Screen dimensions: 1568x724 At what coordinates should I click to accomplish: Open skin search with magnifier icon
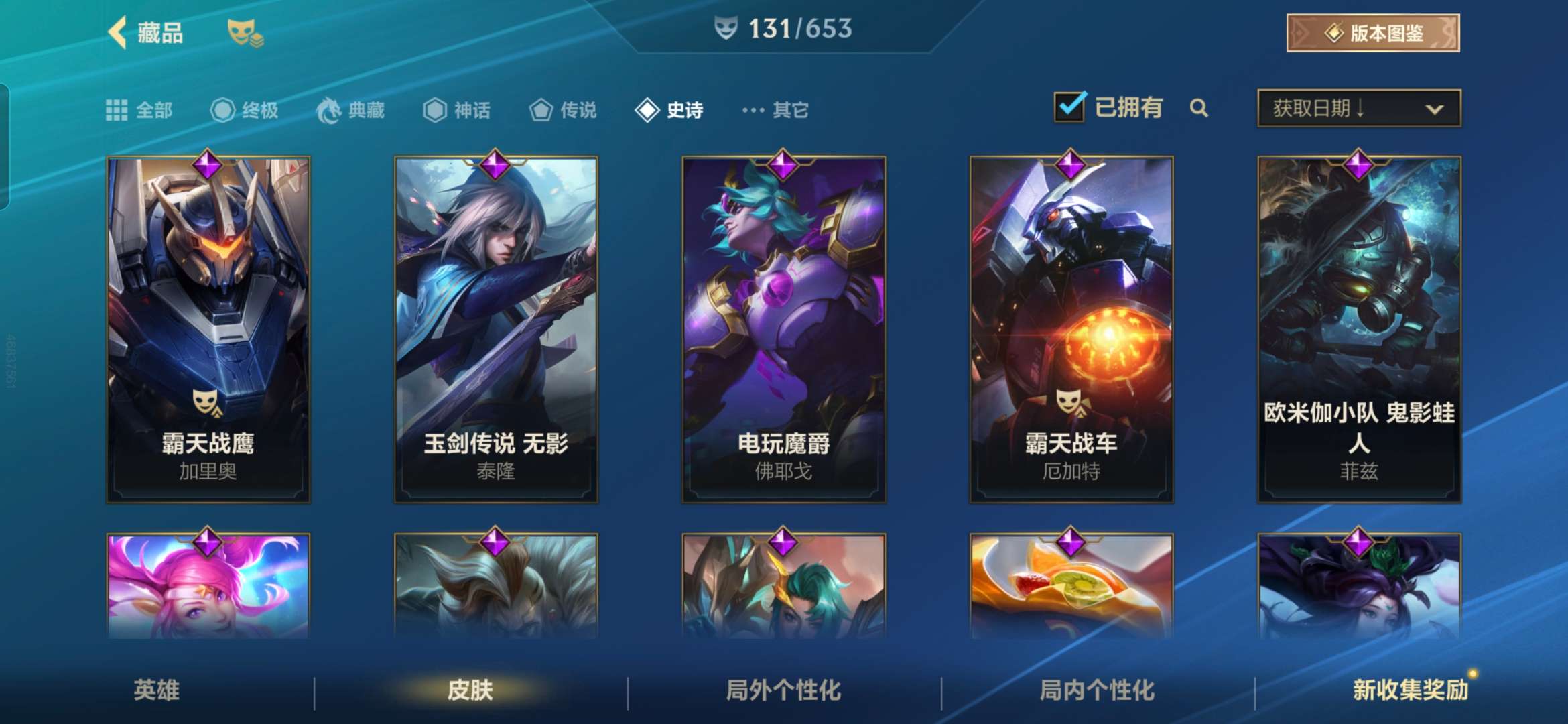point(1199,108)
